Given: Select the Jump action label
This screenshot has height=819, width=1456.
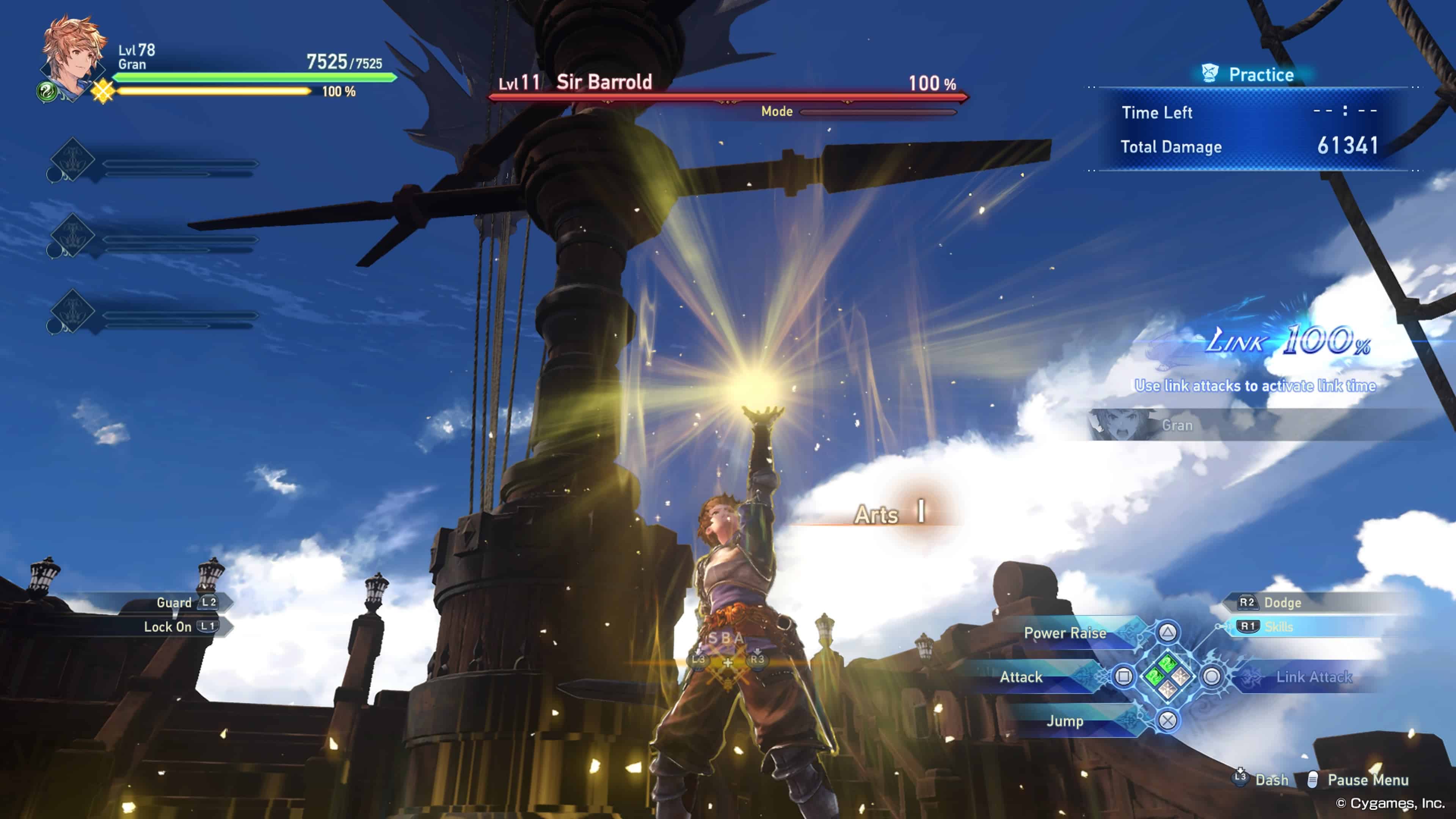Looking at the screenshot, I should pos(1065,721).
